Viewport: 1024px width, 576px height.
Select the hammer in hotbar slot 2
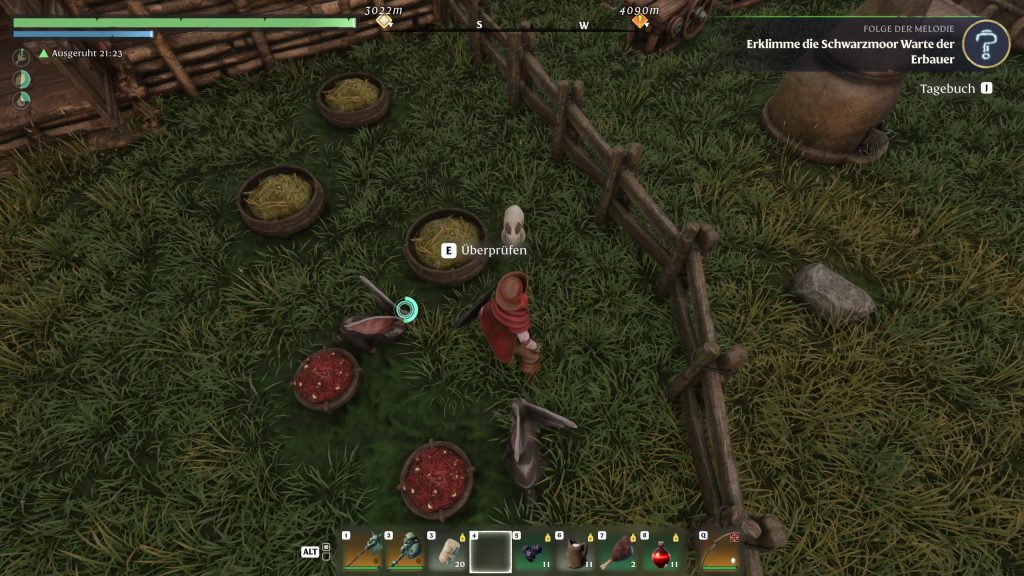(404, 551)
